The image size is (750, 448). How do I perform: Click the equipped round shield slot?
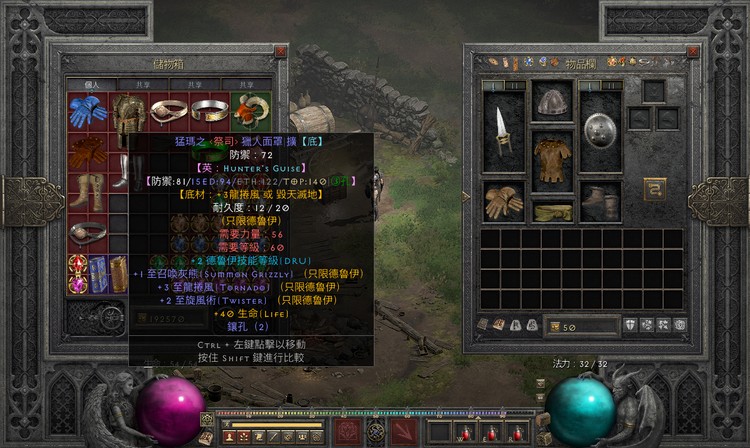coord(601,130)
